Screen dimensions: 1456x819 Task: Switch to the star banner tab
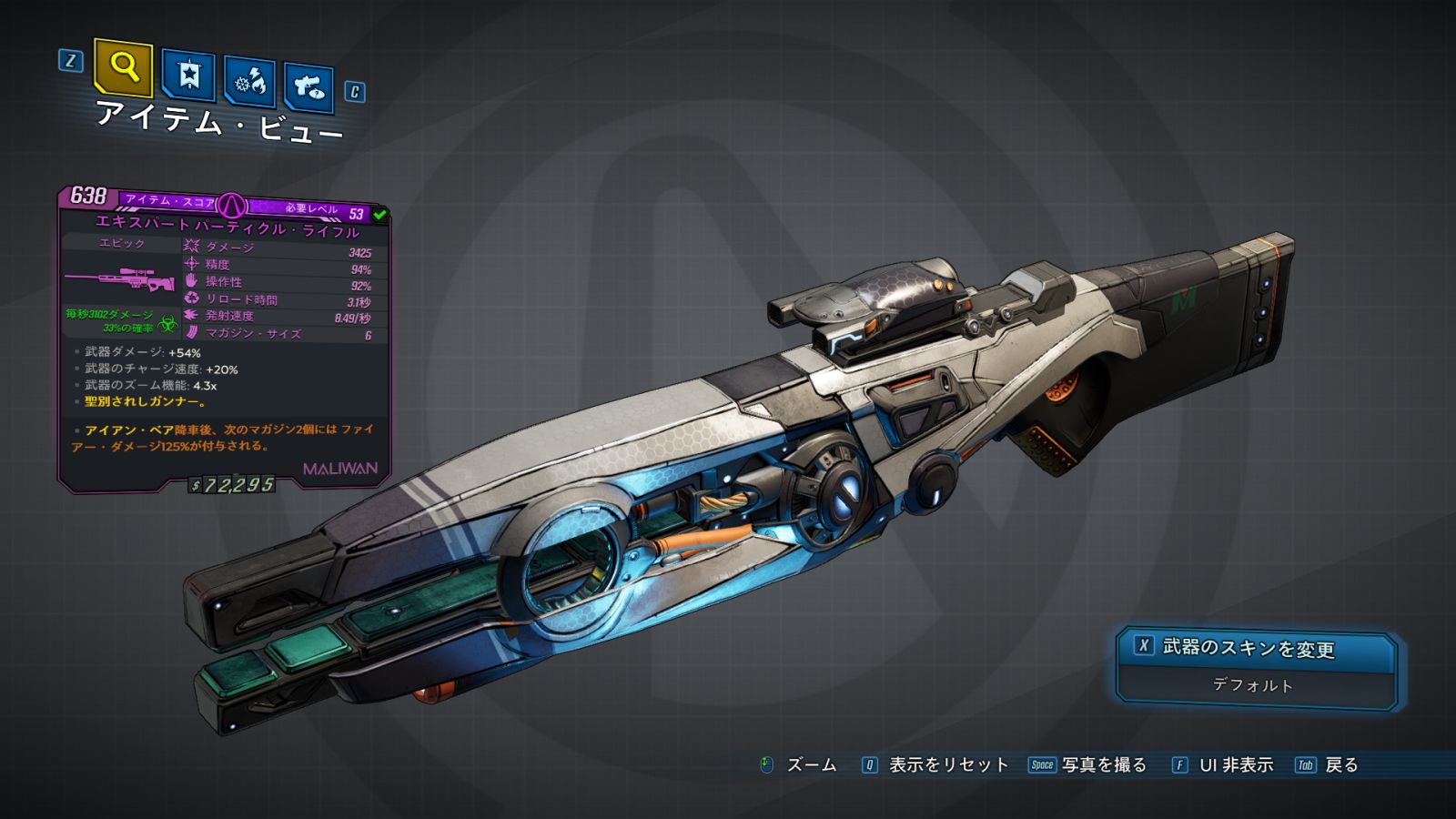pos(188,75)
